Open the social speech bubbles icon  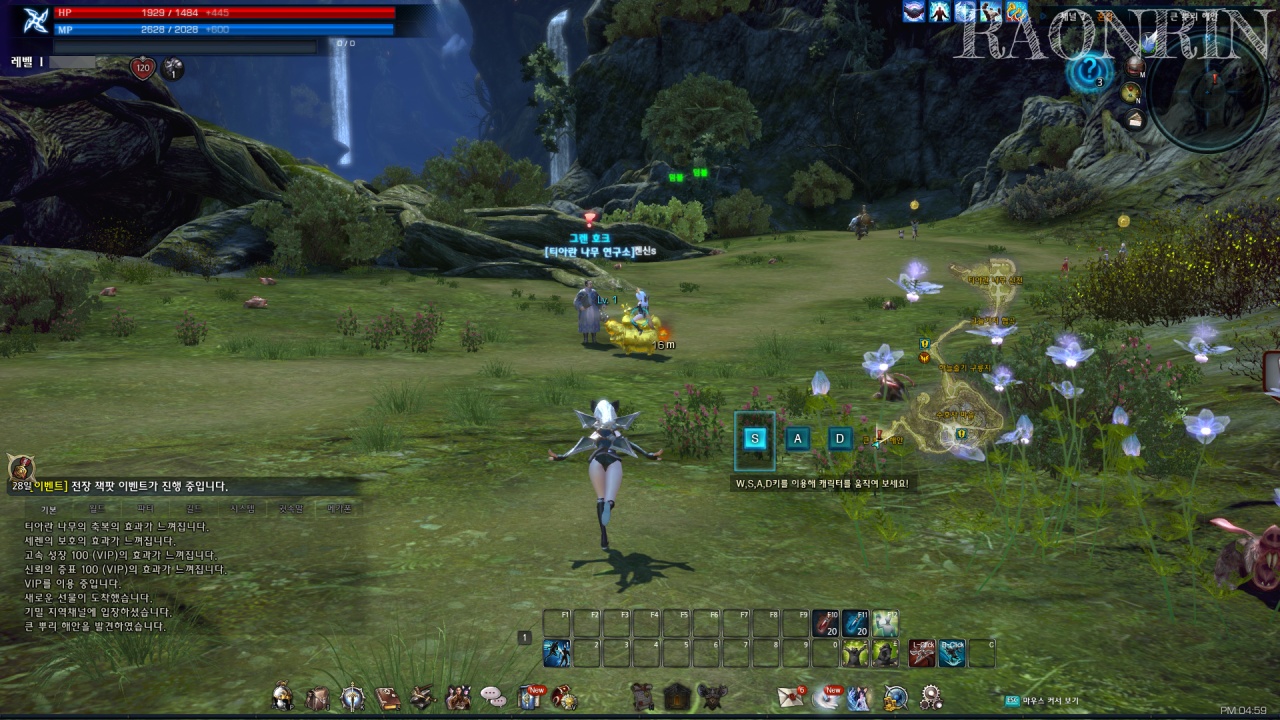click(493, 697)
